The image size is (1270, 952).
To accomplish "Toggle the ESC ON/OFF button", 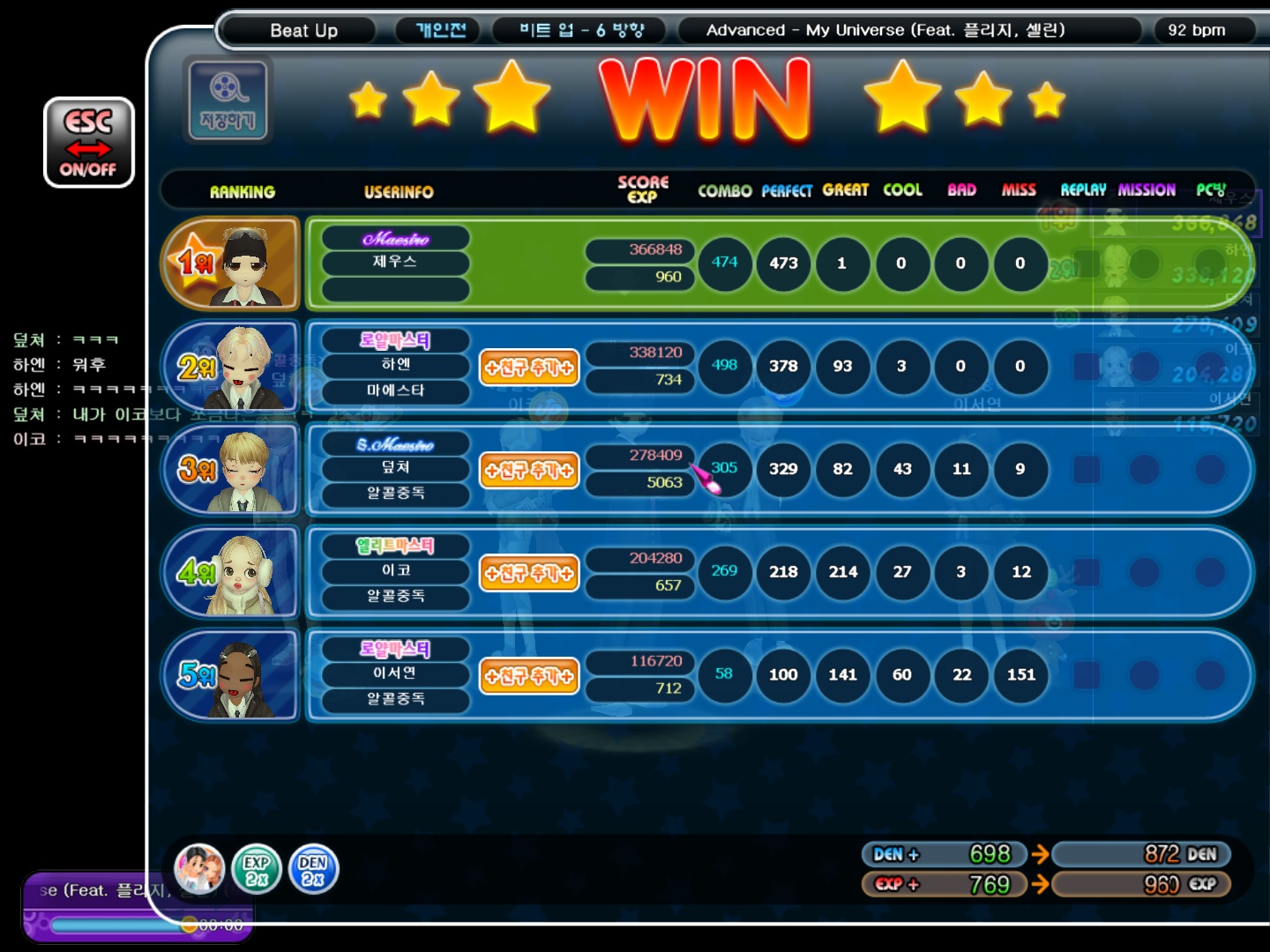I will 89,142.
